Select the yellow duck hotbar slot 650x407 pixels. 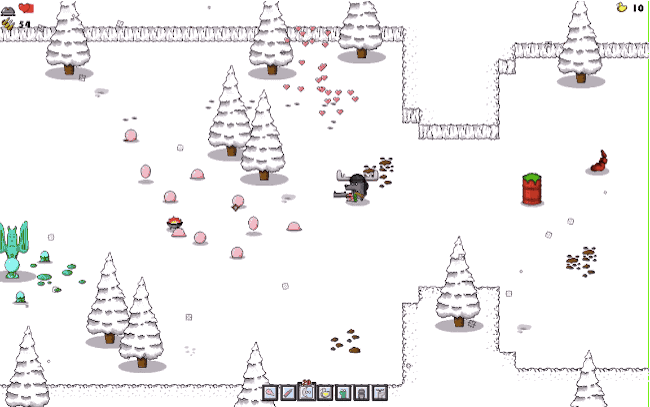click(x=325, y=393)
